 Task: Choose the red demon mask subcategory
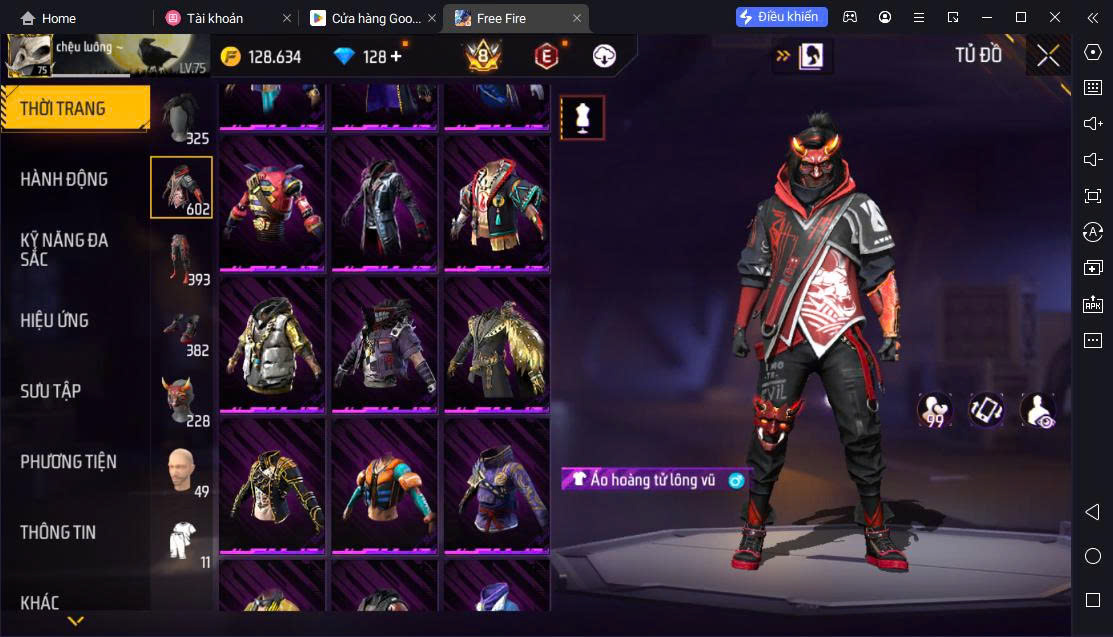[181, 400]
